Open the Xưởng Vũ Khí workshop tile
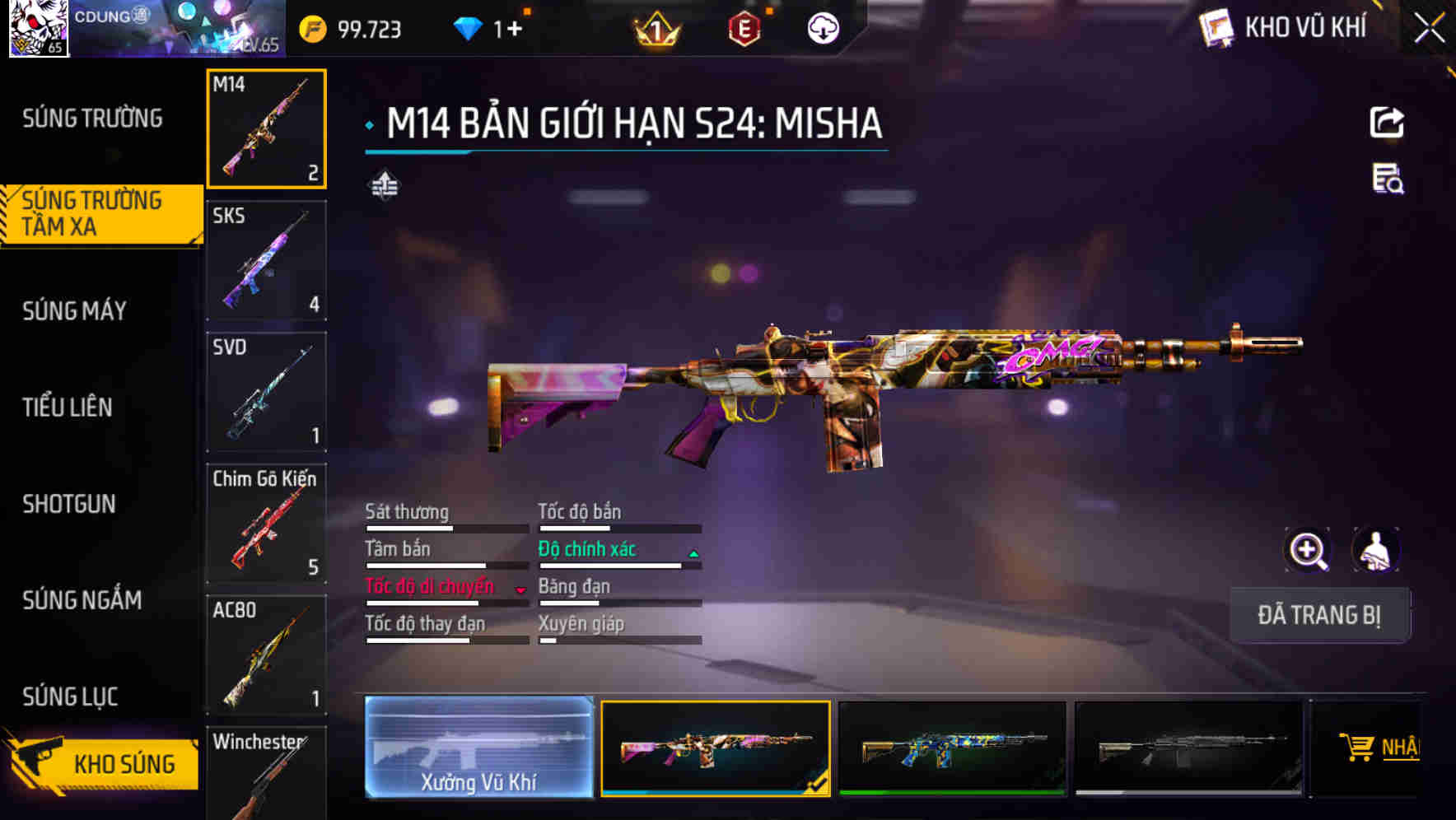Image resolution: width=1456 pixels, height=820 pixels. [478, 747]
